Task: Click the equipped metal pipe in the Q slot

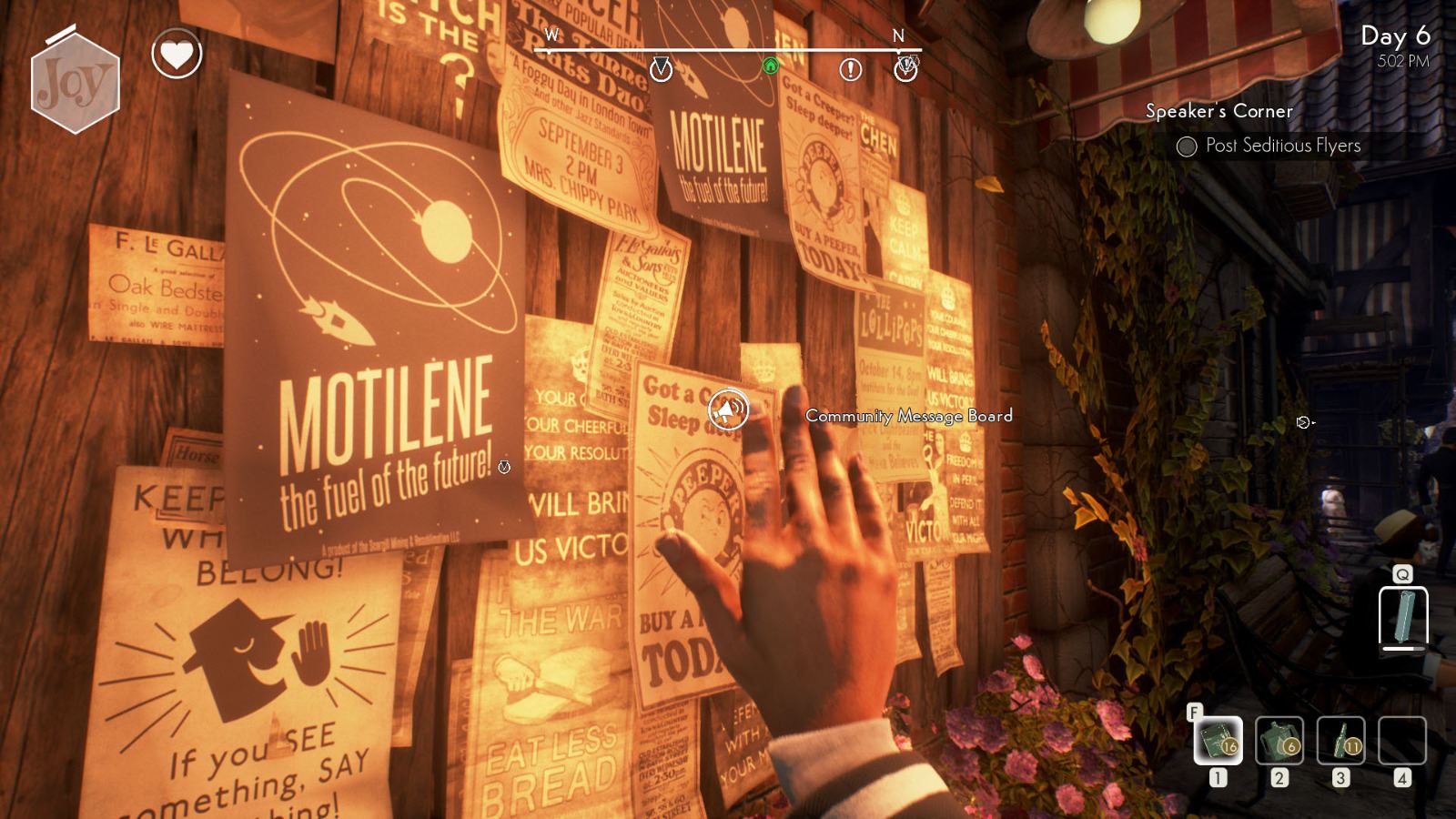Action: point(1402,616)
